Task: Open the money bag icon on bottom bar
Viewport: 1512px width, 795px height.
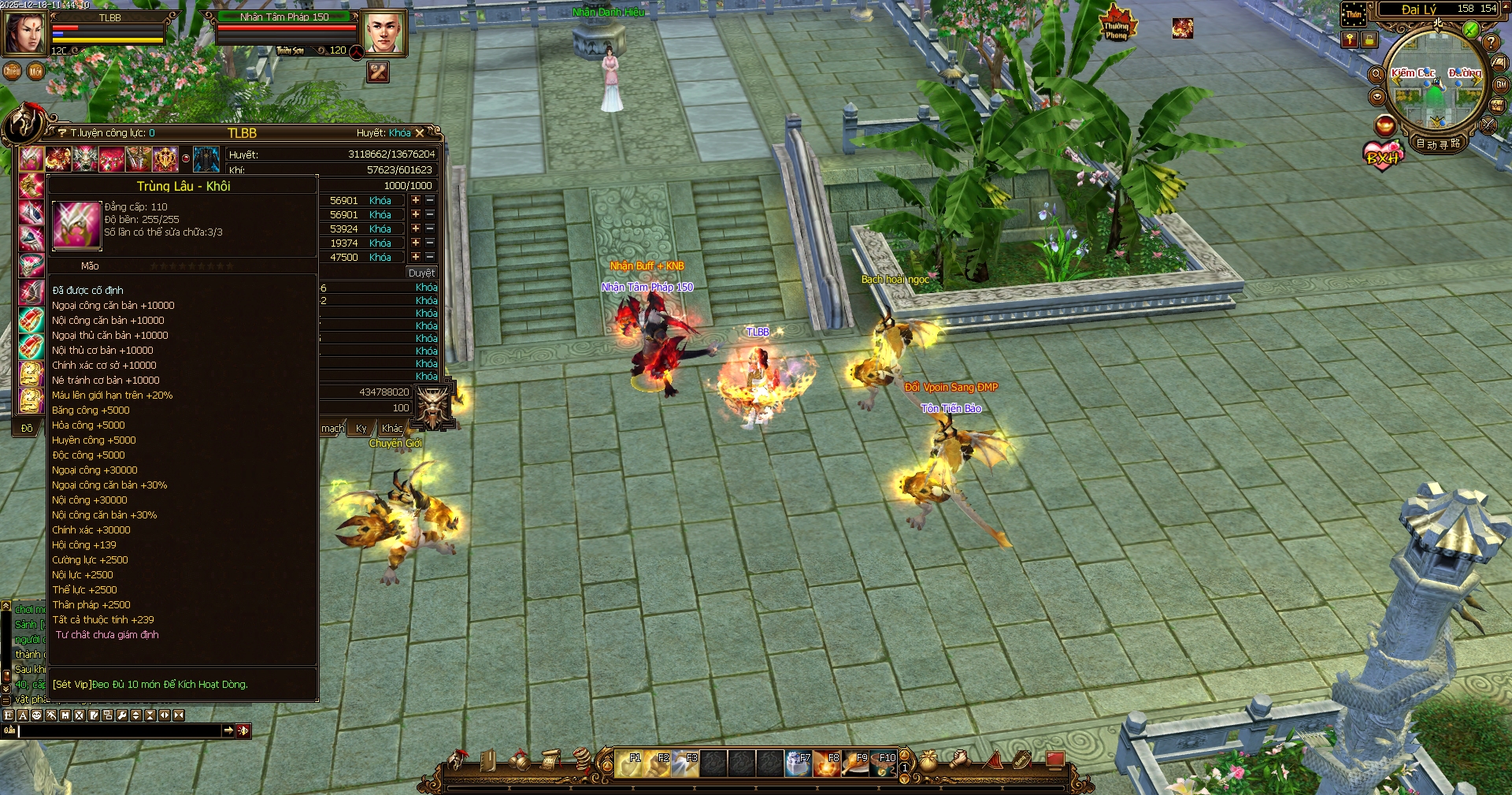Action: [x=929, y=760]
